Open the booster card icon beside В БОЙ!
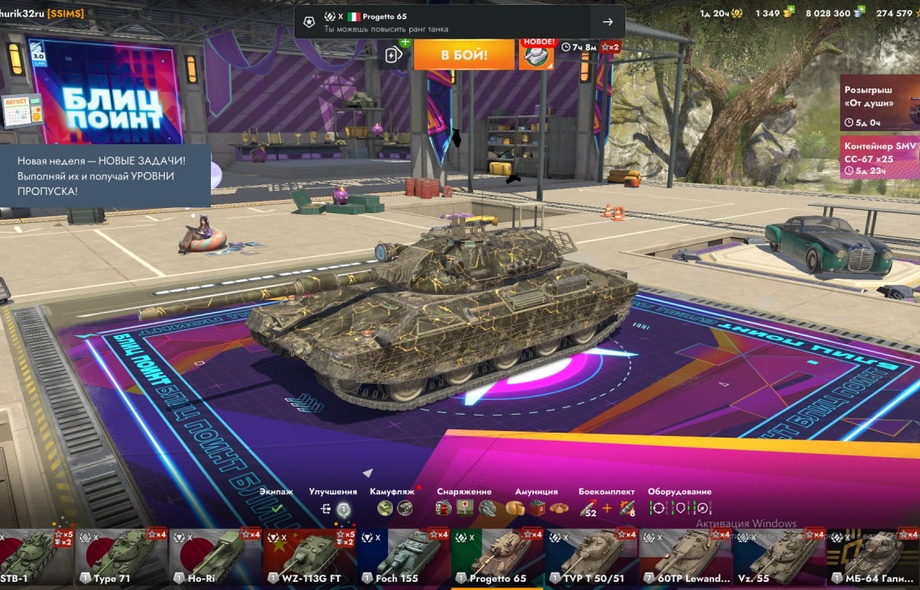Viewport: 920px width, 590px height. click(395, 54)
